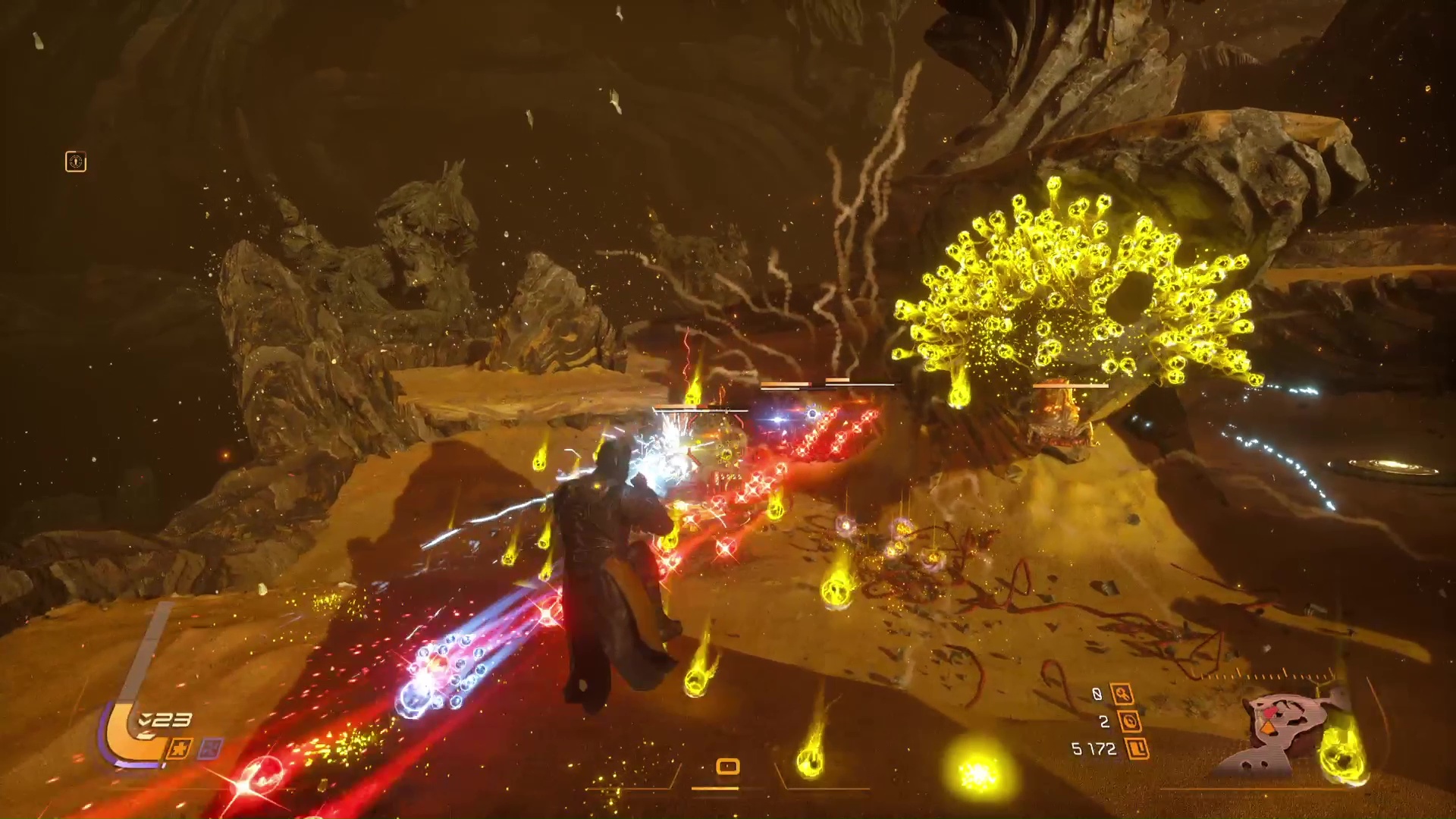Click the key item icon showing a count of 0

(1122, 694)
